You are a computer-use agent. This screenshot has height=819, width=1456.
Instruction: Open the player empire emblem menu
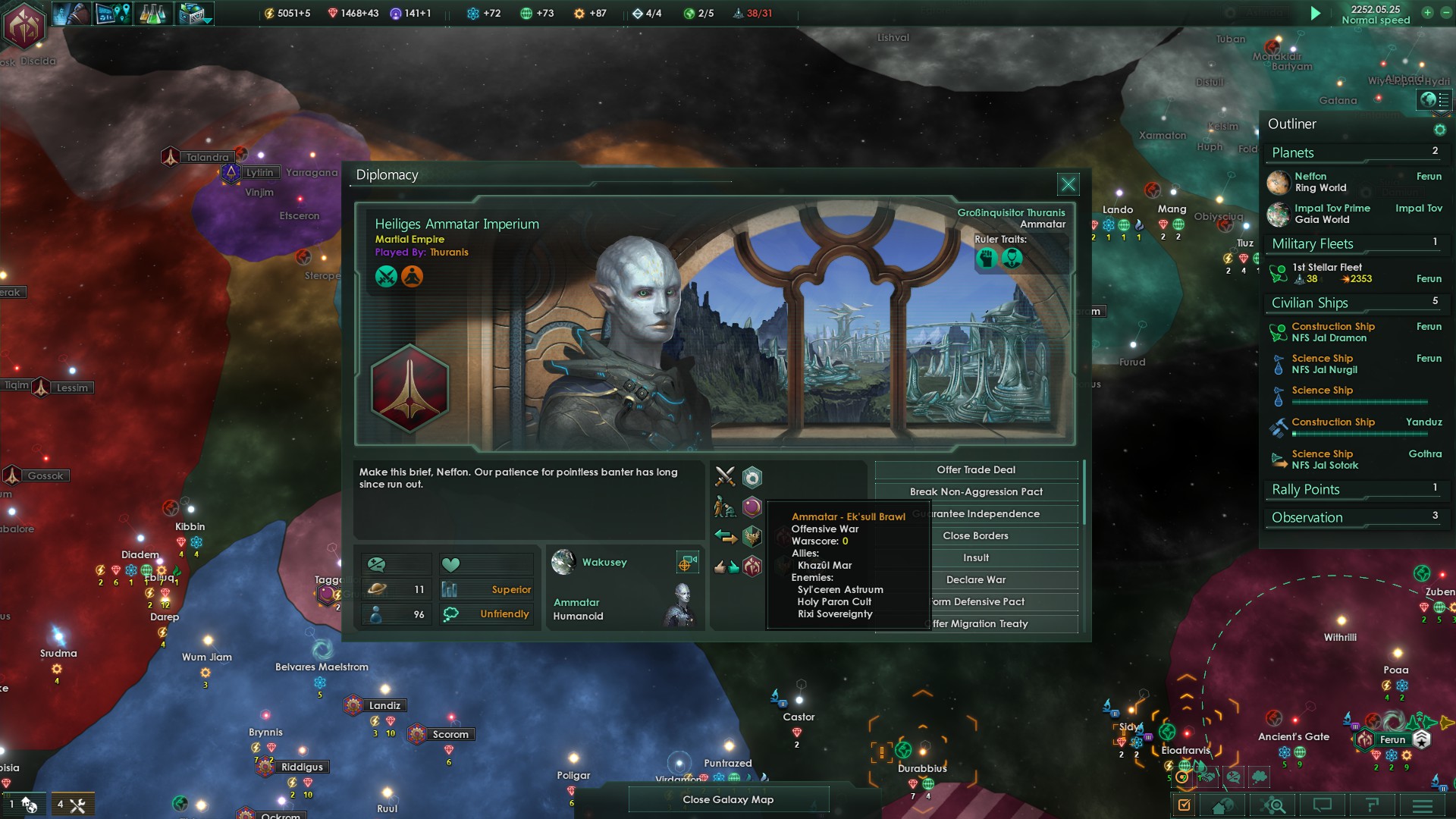[26, 25]
